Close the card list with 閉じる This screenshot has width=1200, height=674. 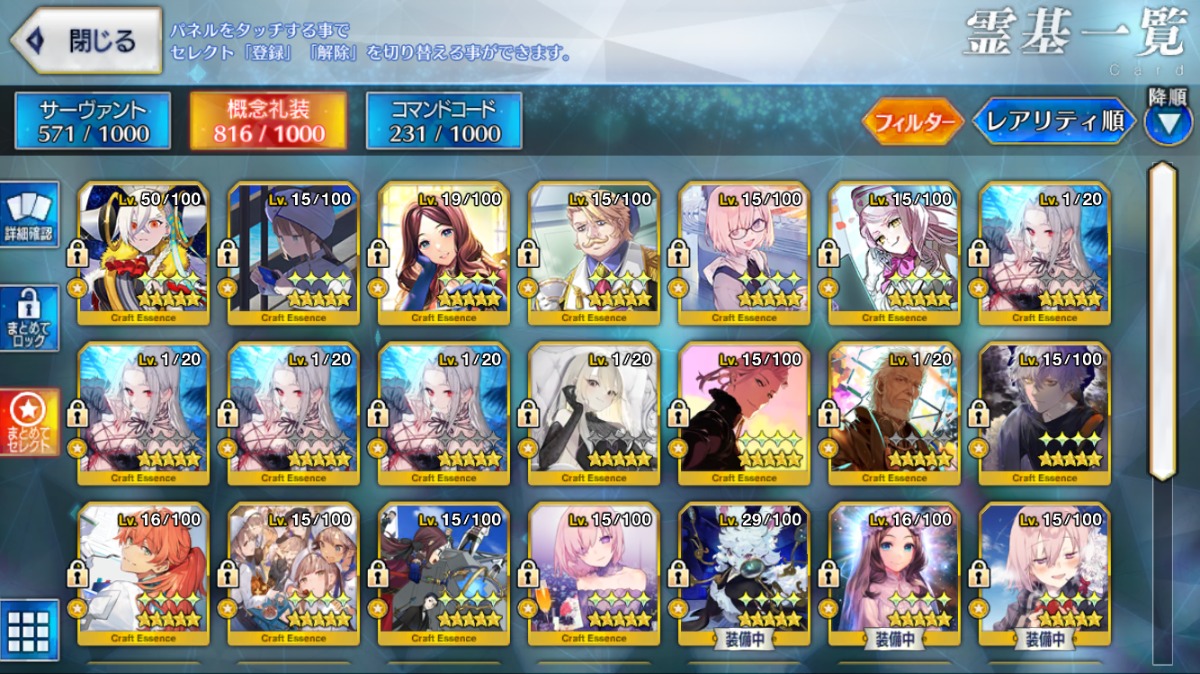[x=86, y=41]
